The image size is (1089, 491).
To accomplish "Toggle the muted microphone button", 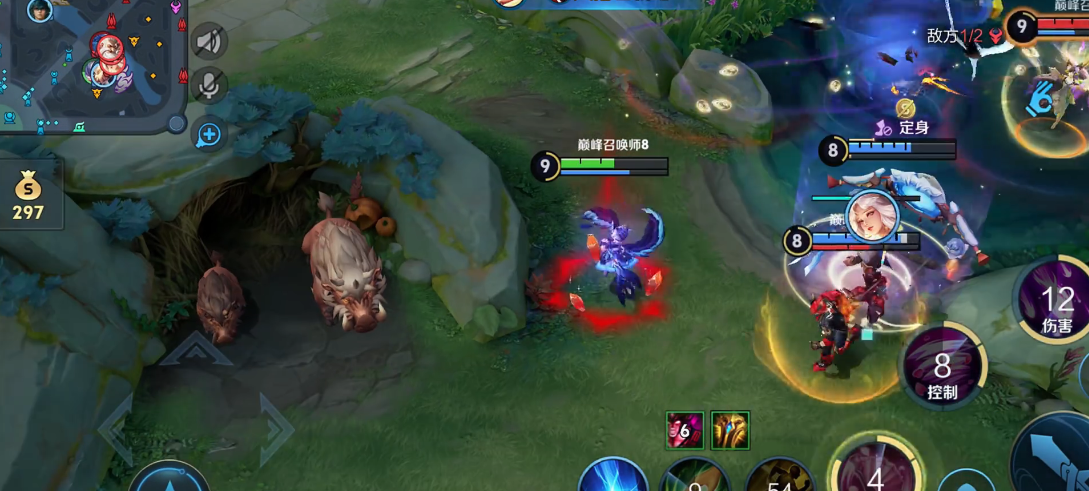I will point(209,87).
